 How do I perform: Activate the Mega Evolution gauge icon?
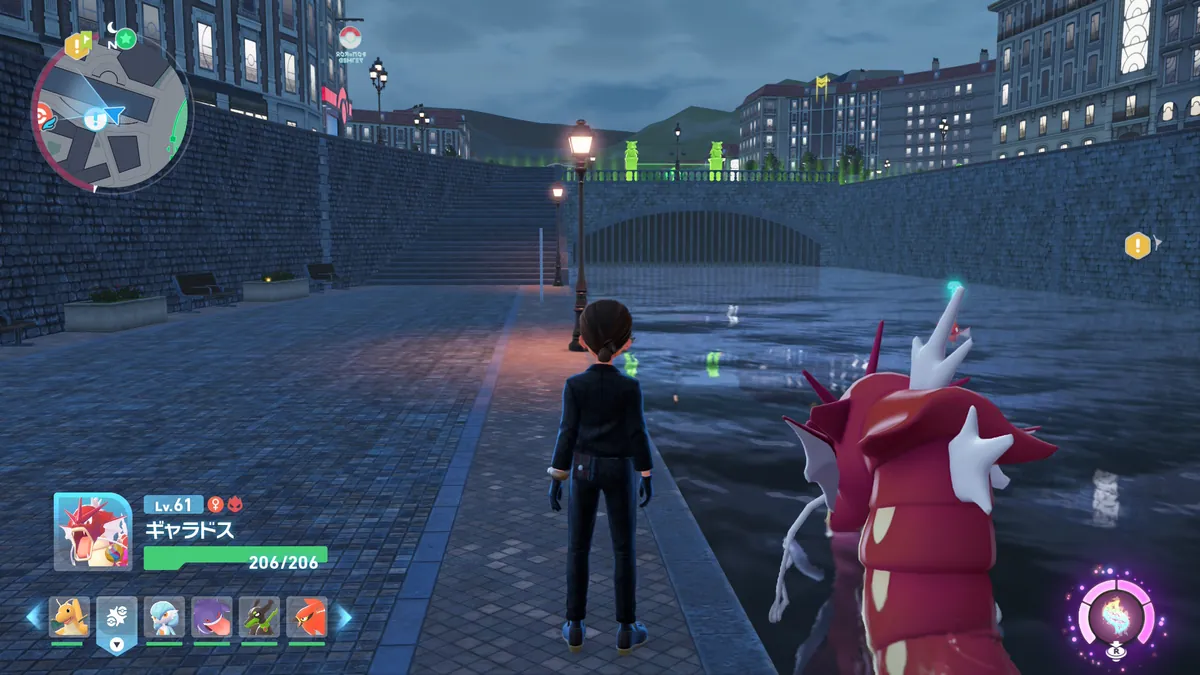[1117, 617]
